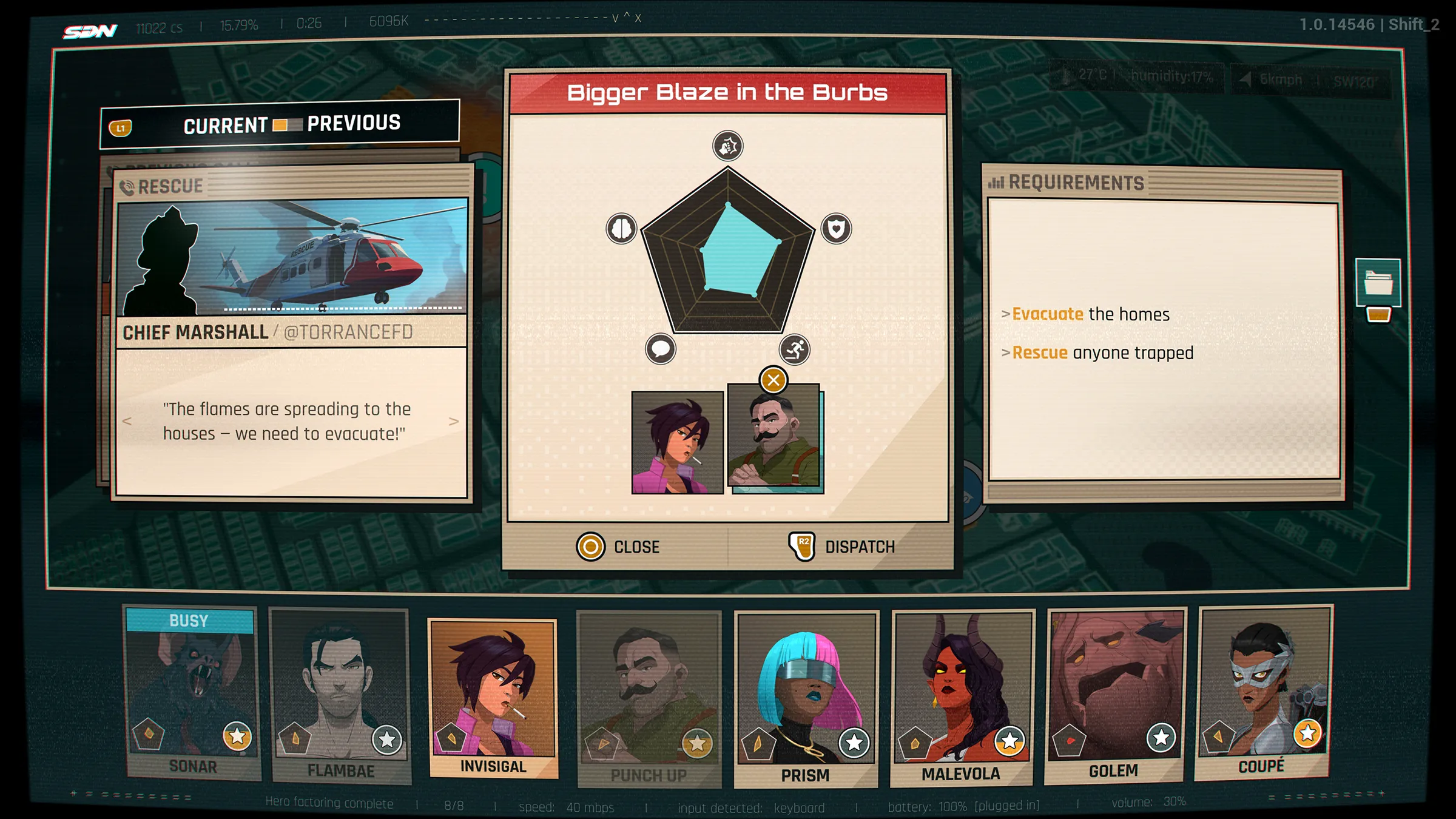Show previous caller message with left arrow
The height and width of the screenshot is (819, 1456).
click(x=127, y=421)
